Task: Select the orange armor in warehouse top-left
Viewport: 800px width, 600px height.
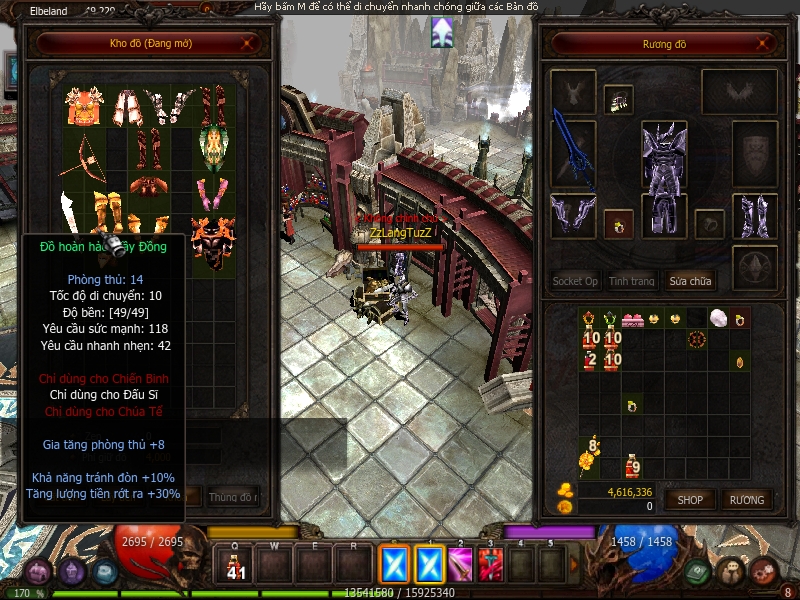Action: 84,105
